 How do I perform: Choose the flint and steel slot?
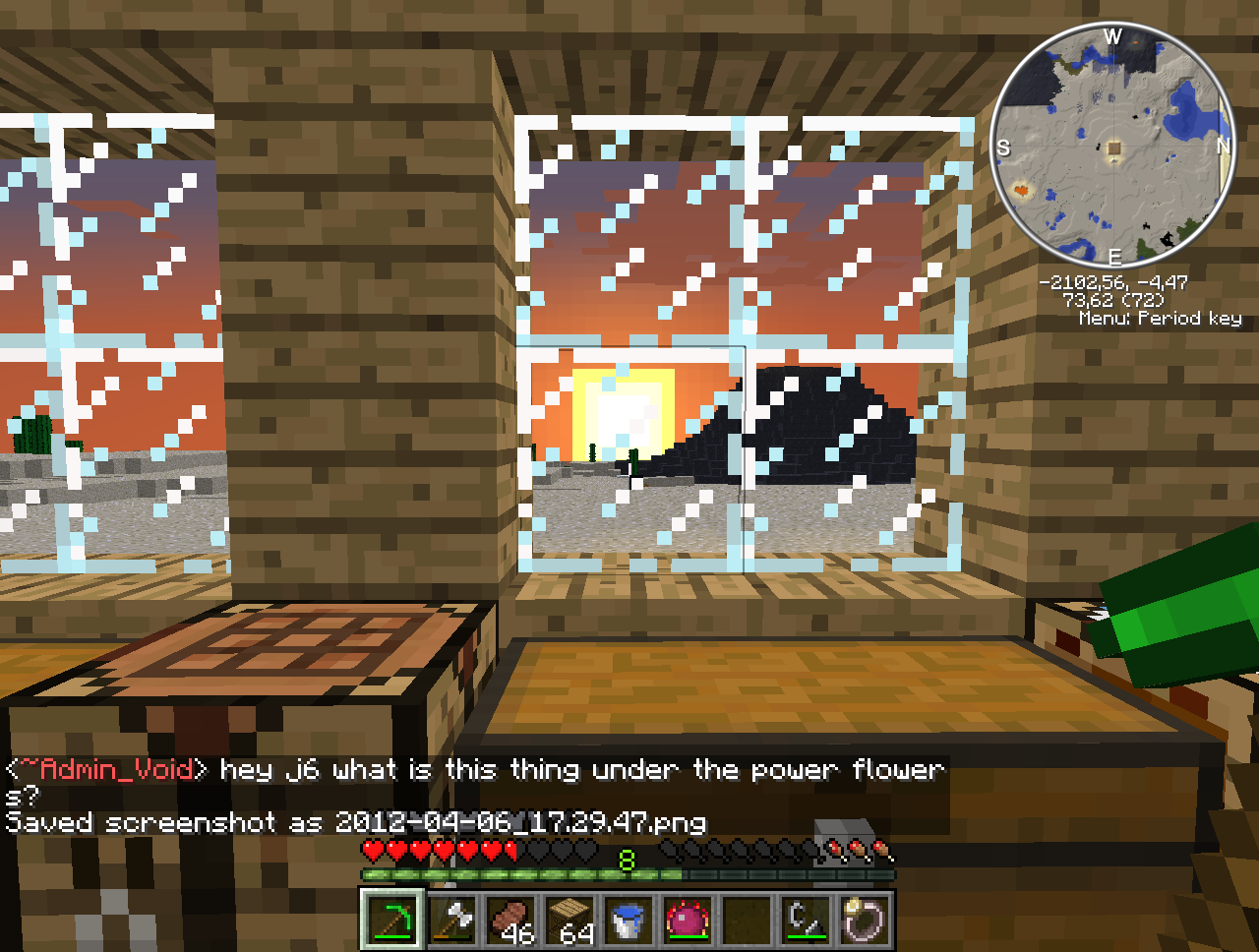click(807, 921)
